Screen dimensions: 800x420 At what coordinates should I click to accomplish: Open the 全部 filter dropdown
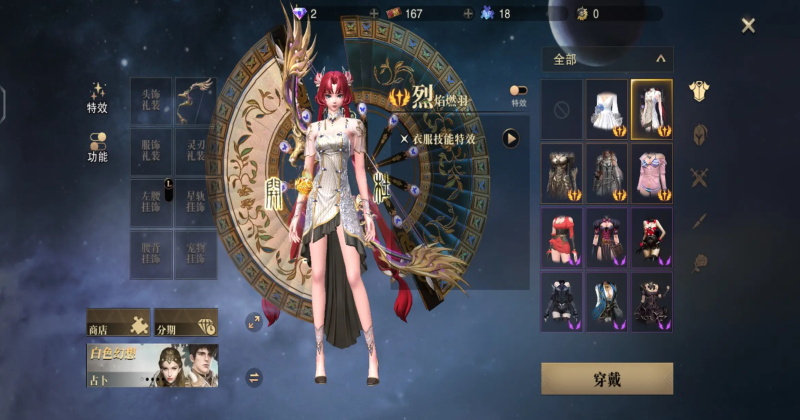[x=607, y=60]
